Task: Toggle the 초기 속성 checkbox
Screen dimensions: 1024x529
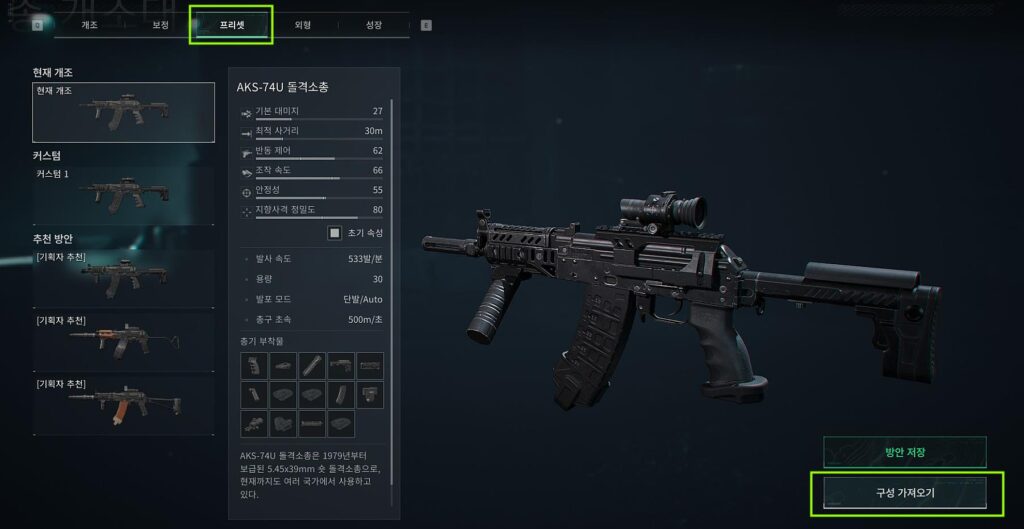Action: tap(336, 233)
